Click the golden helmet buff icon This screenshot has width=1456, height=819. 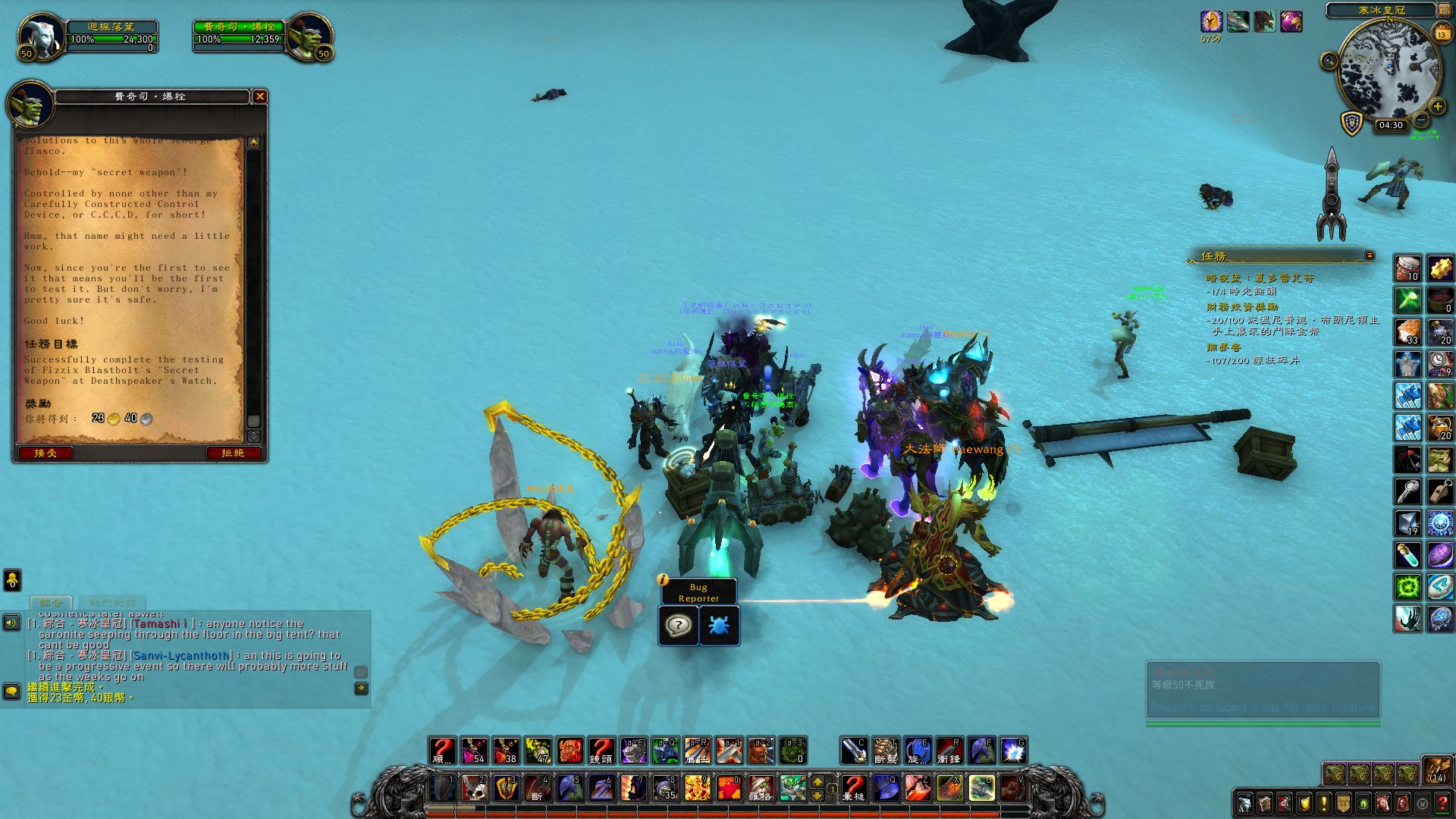(x=1211, y=21)
